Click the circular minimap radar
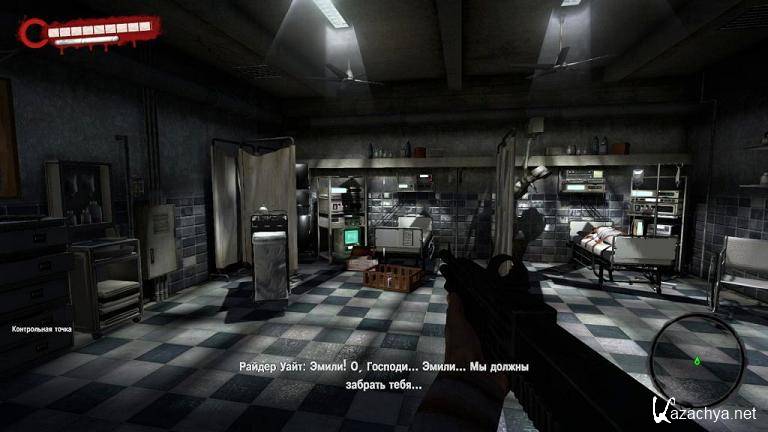Viewport: 768px width, 432px height. pos(696,355)
